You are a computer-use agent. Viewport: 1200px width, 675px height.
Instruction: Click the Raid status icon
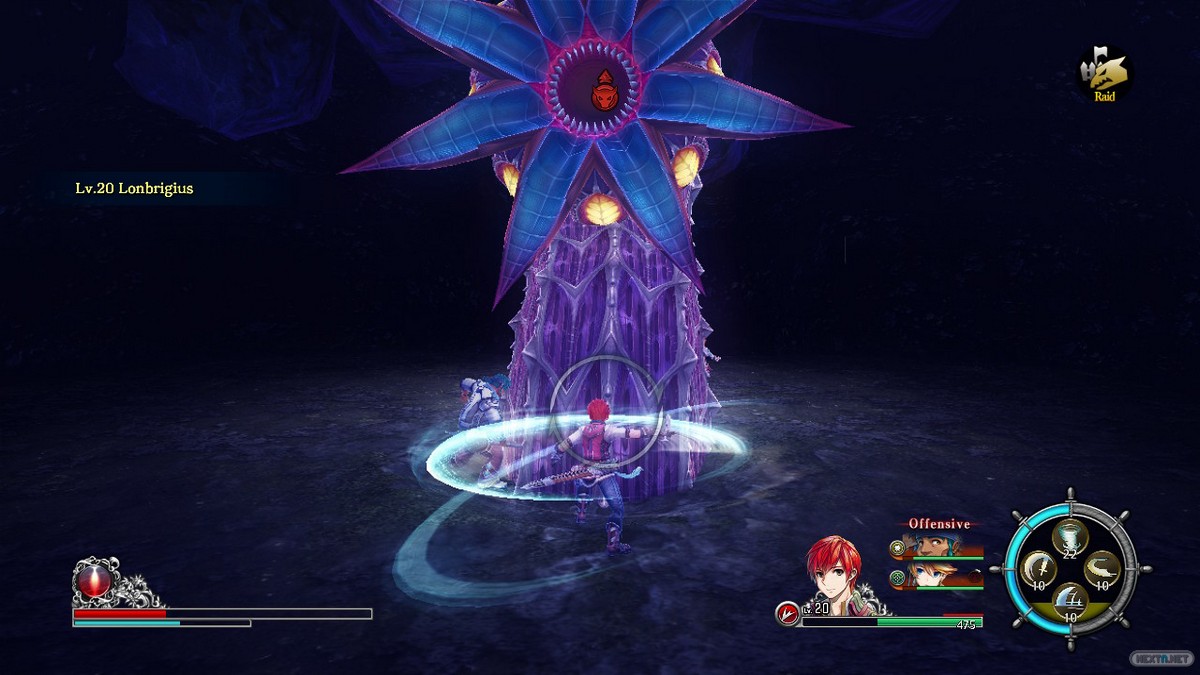1103,73
